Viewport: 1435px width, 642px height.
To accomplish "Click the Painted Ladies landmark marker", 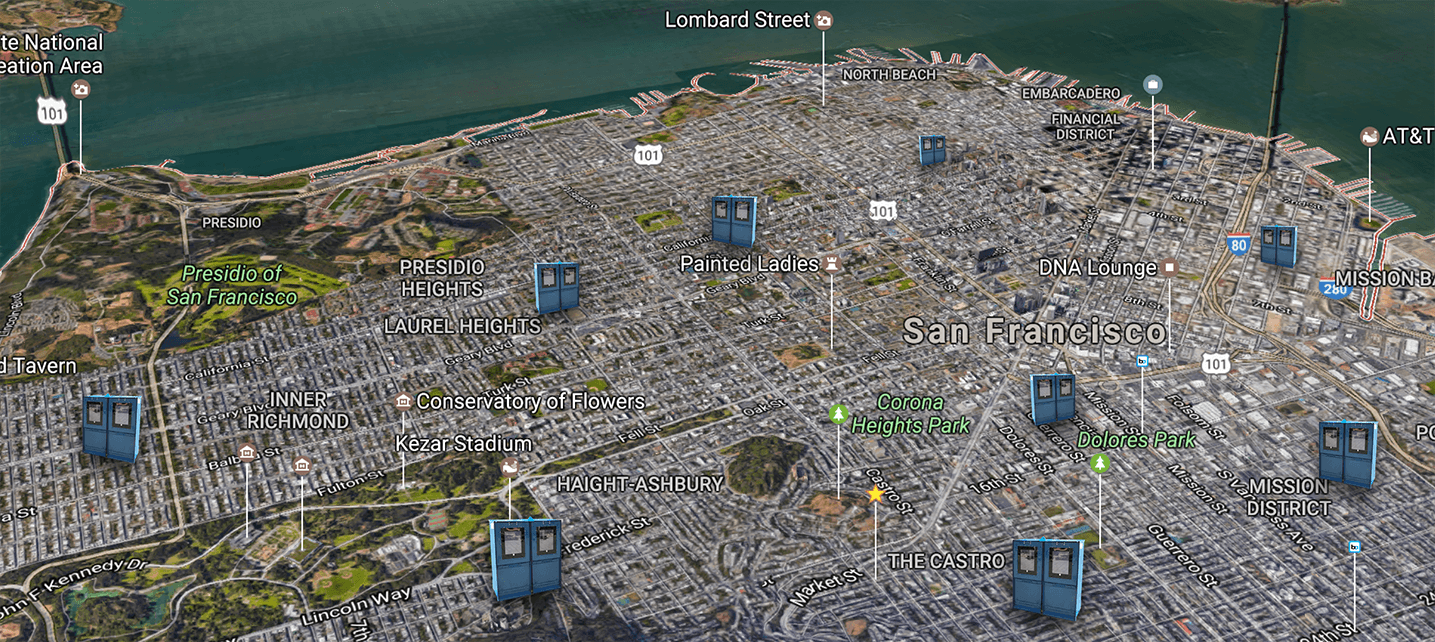I will (830, 264).
